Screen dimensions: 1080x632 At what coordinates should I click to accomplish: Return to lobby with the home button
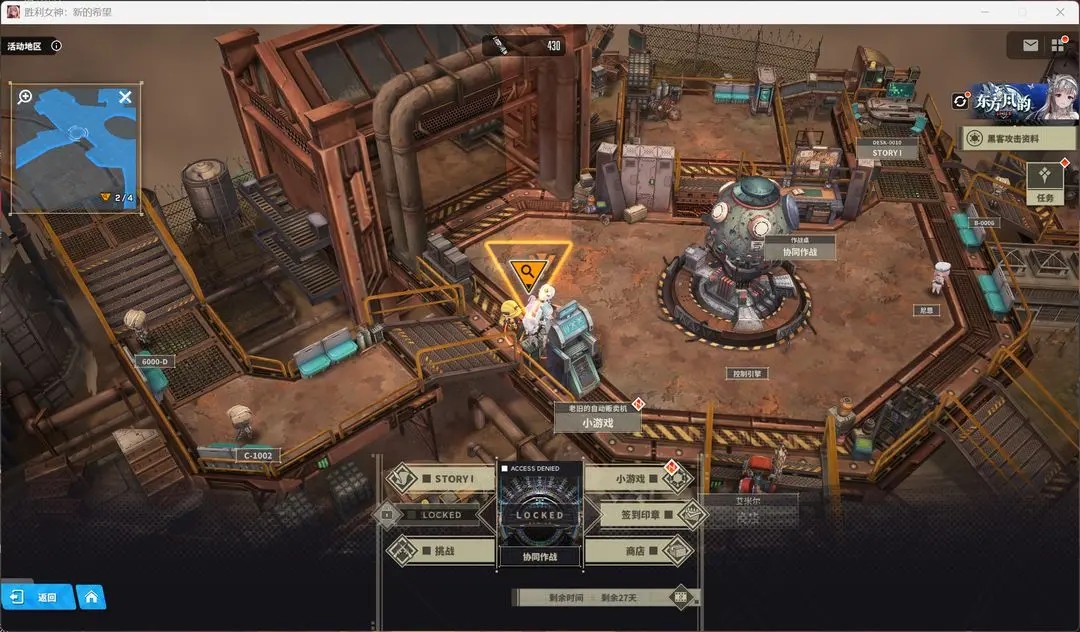coord(91,597)
